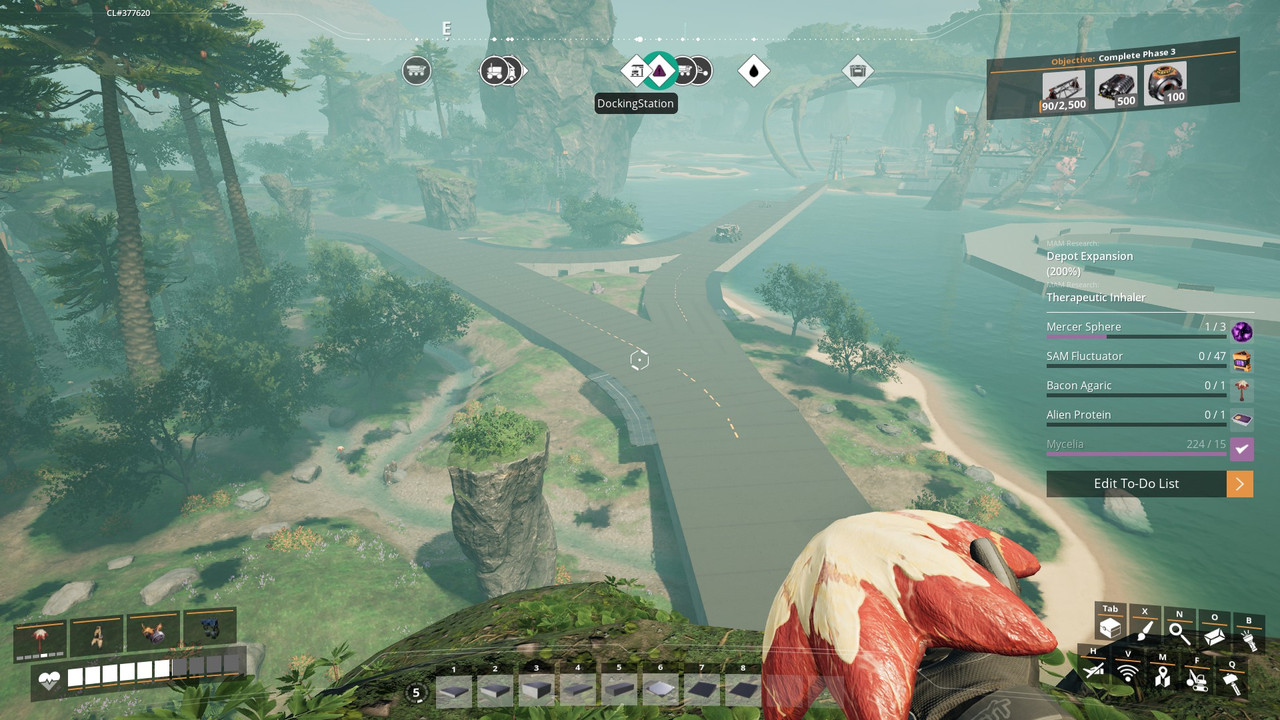
Task: Open the map pin icon
Action: pos(1162,677)
